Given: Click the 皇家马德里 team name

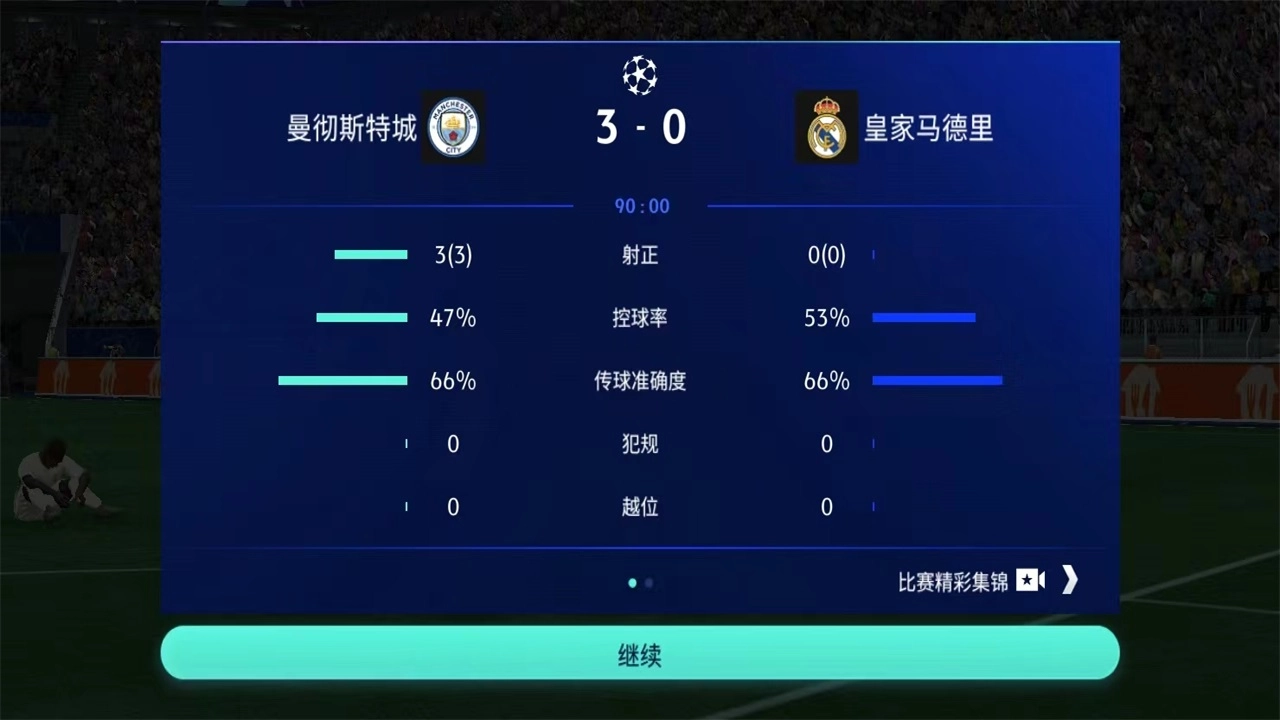Looking at the screenshot, I should [x=928, y=129].
